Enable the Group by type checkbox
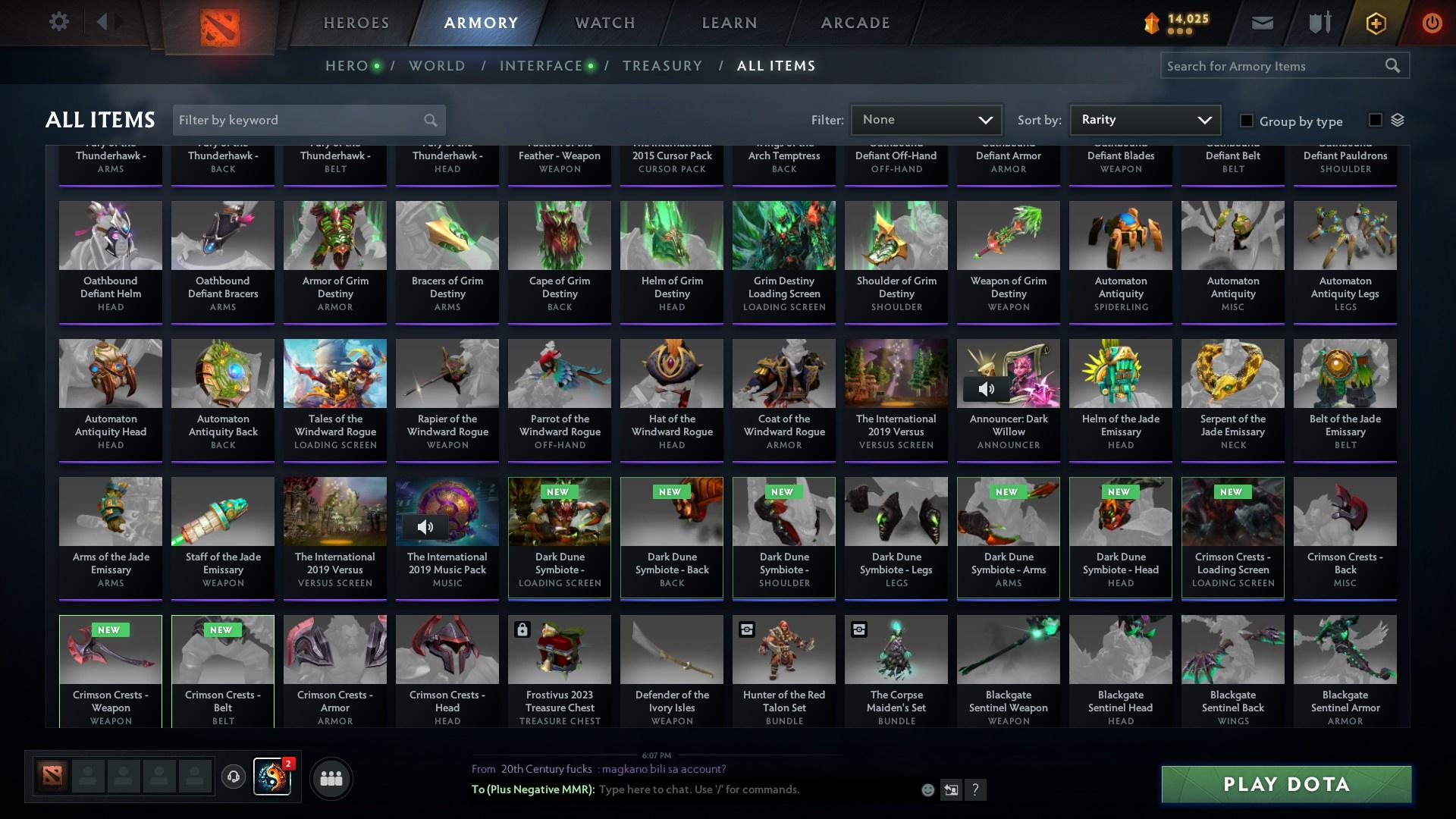Image resolution: width=1456 pixels, height=819 pixels. 1246,121
